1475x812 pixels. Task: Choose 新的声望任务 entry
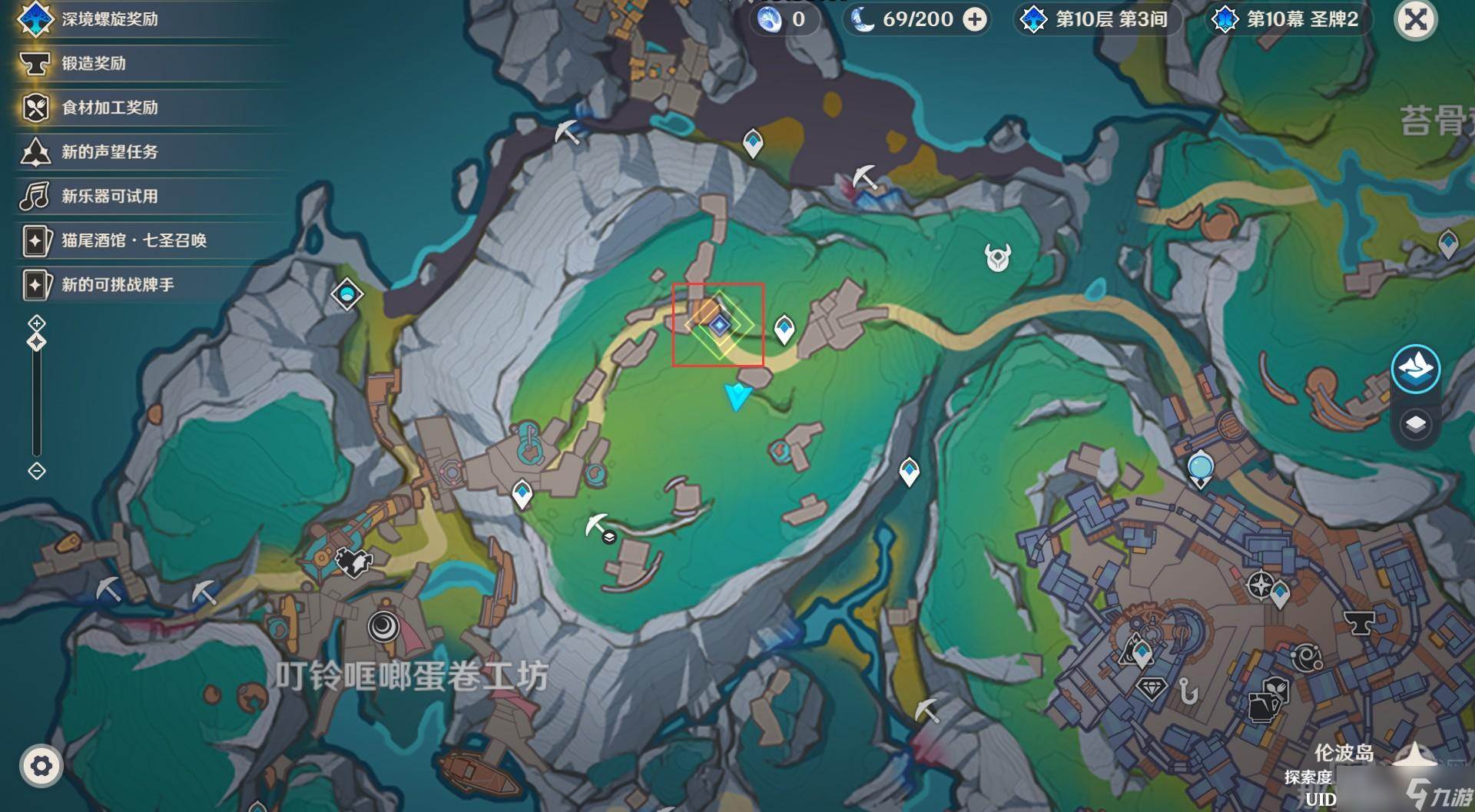(x=109, y=152)
